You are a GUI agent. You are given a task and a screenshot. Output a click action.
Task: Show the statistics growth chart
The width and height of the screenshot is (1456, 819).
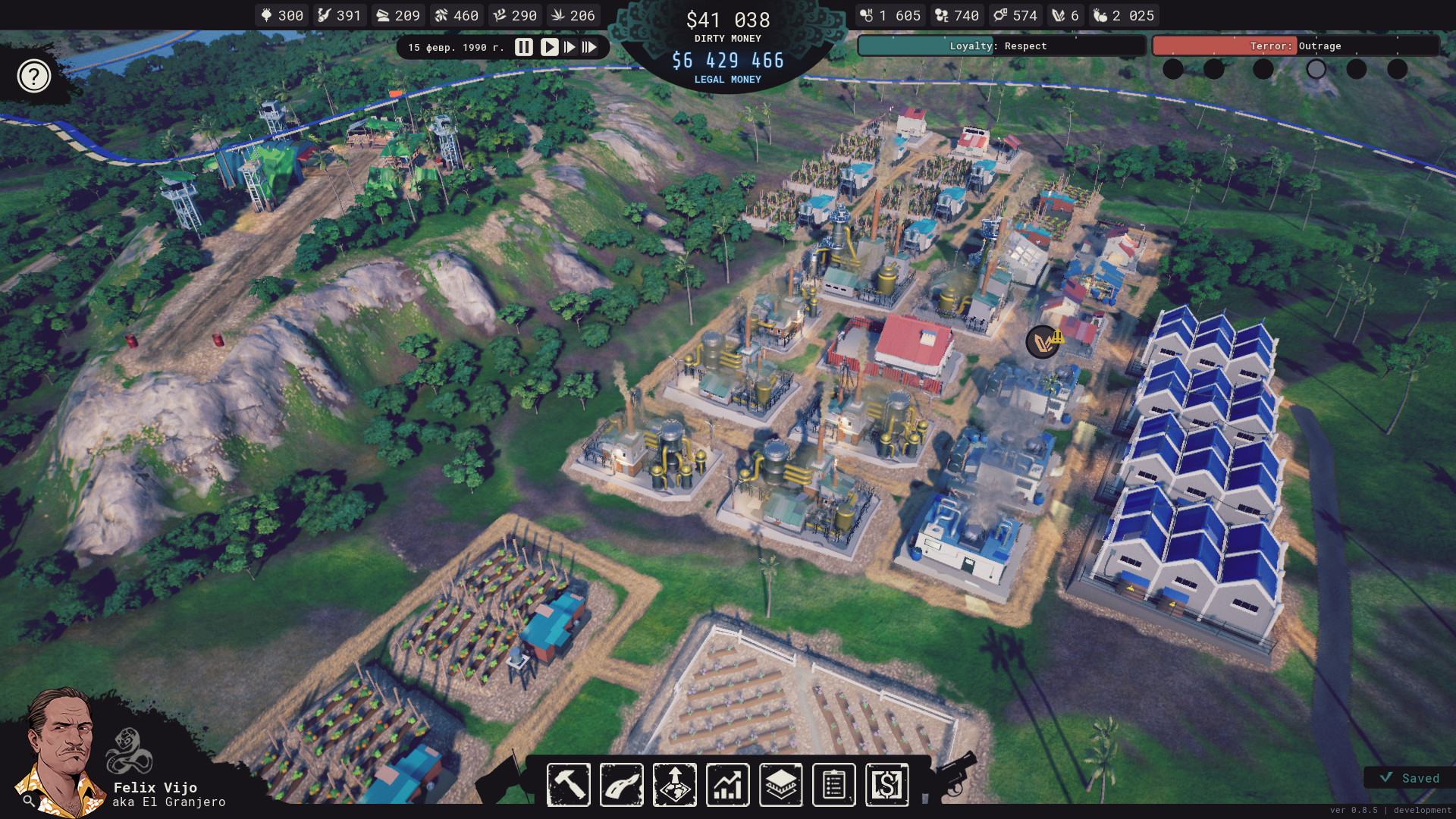tap(728, 784)
